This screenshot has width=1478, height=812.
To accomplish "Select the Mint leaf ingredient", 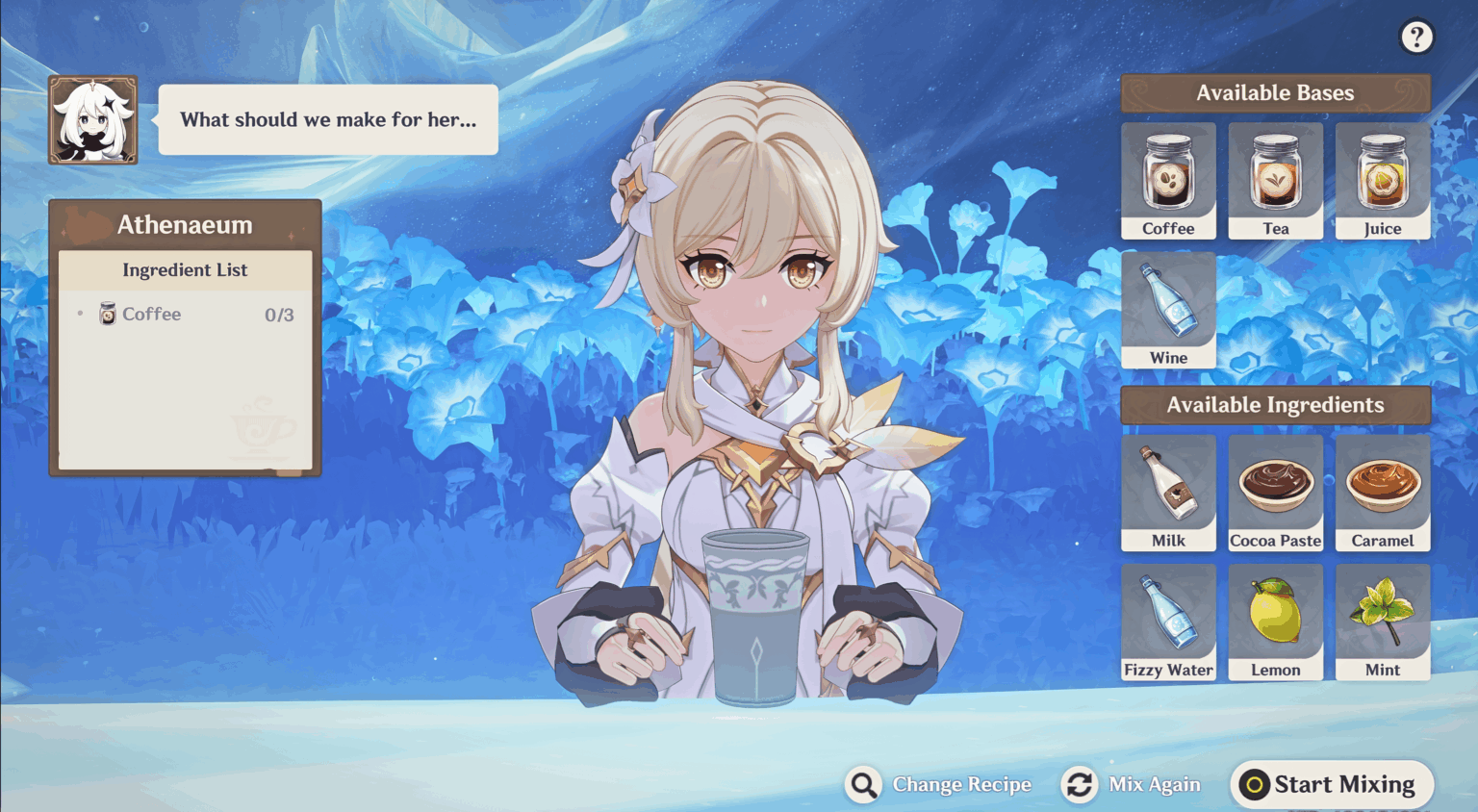I will coord(1383,622).
